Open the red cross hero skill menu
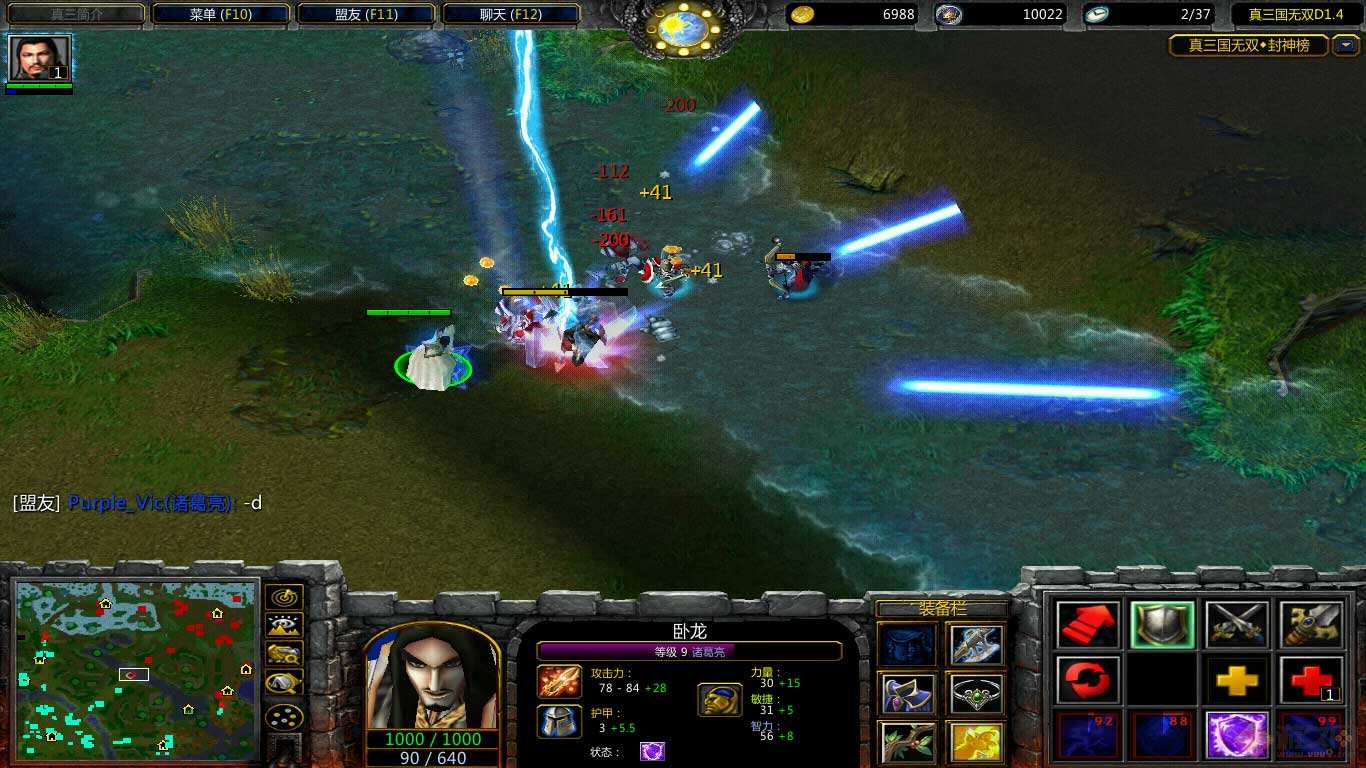 (x=1311, y=681)
